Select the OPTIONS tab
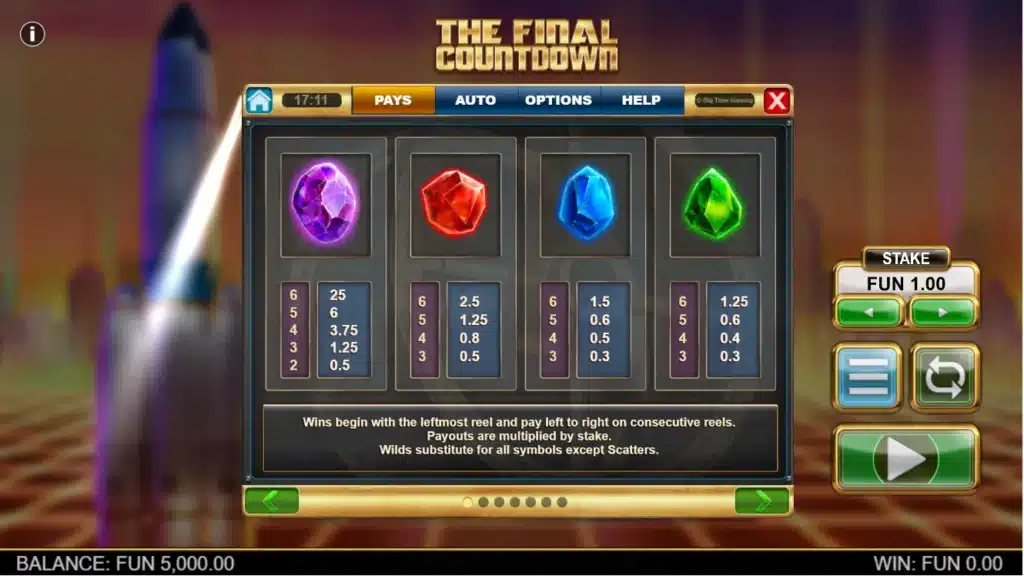Viewport: 1024px width, 576px height. coord(558,100)
